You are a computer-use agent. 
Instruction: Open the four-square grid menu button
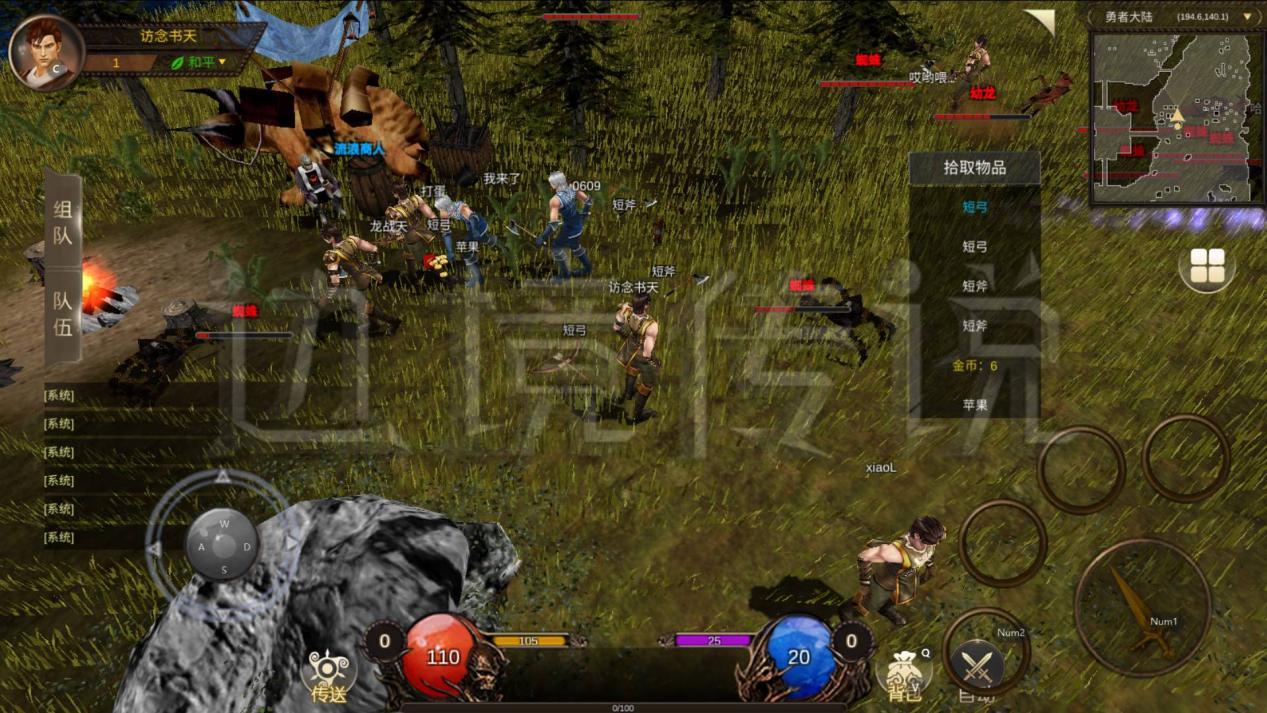click(1207, 267)
